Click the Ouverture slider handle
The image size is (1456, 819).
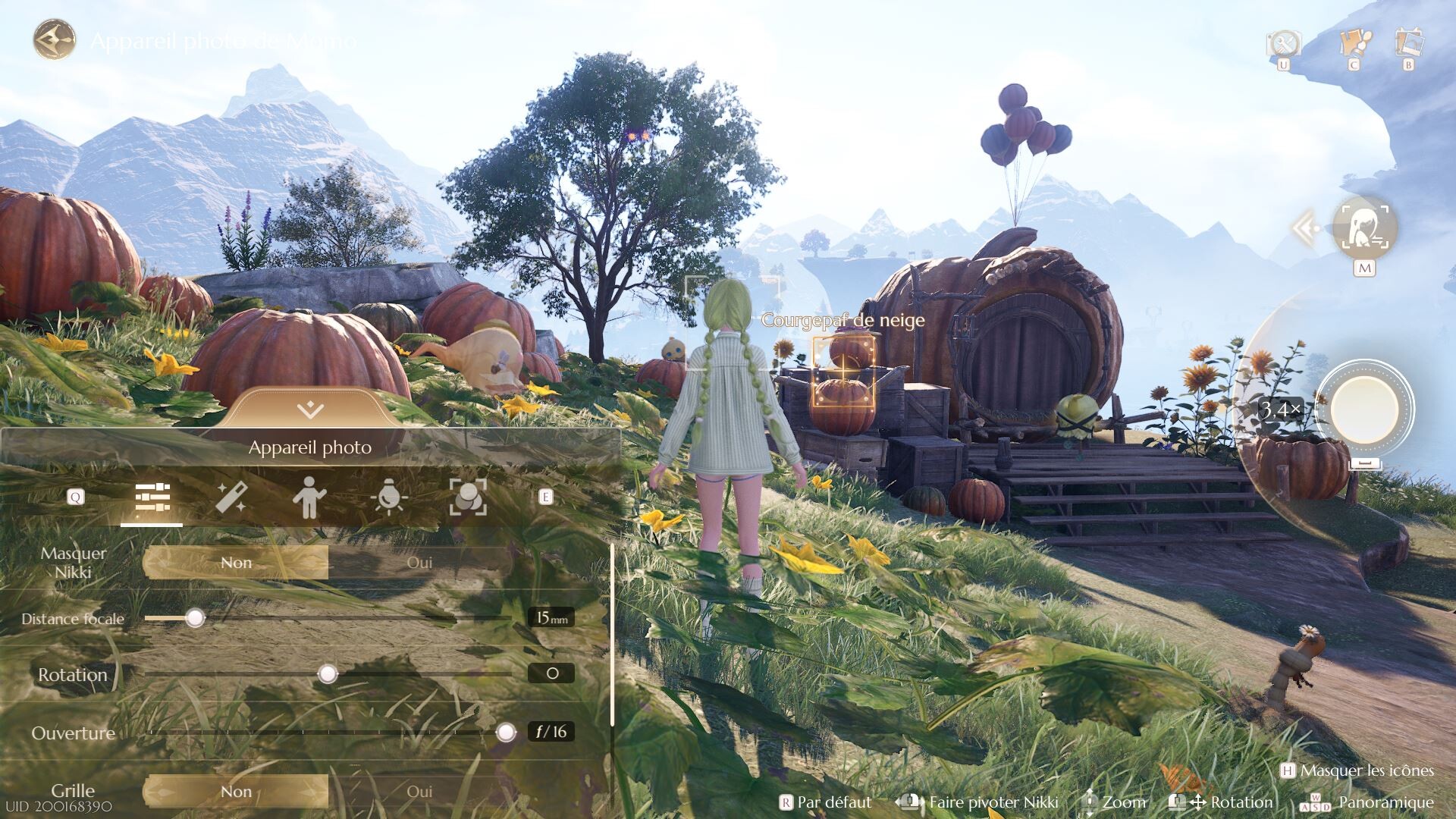click(506, 732)
